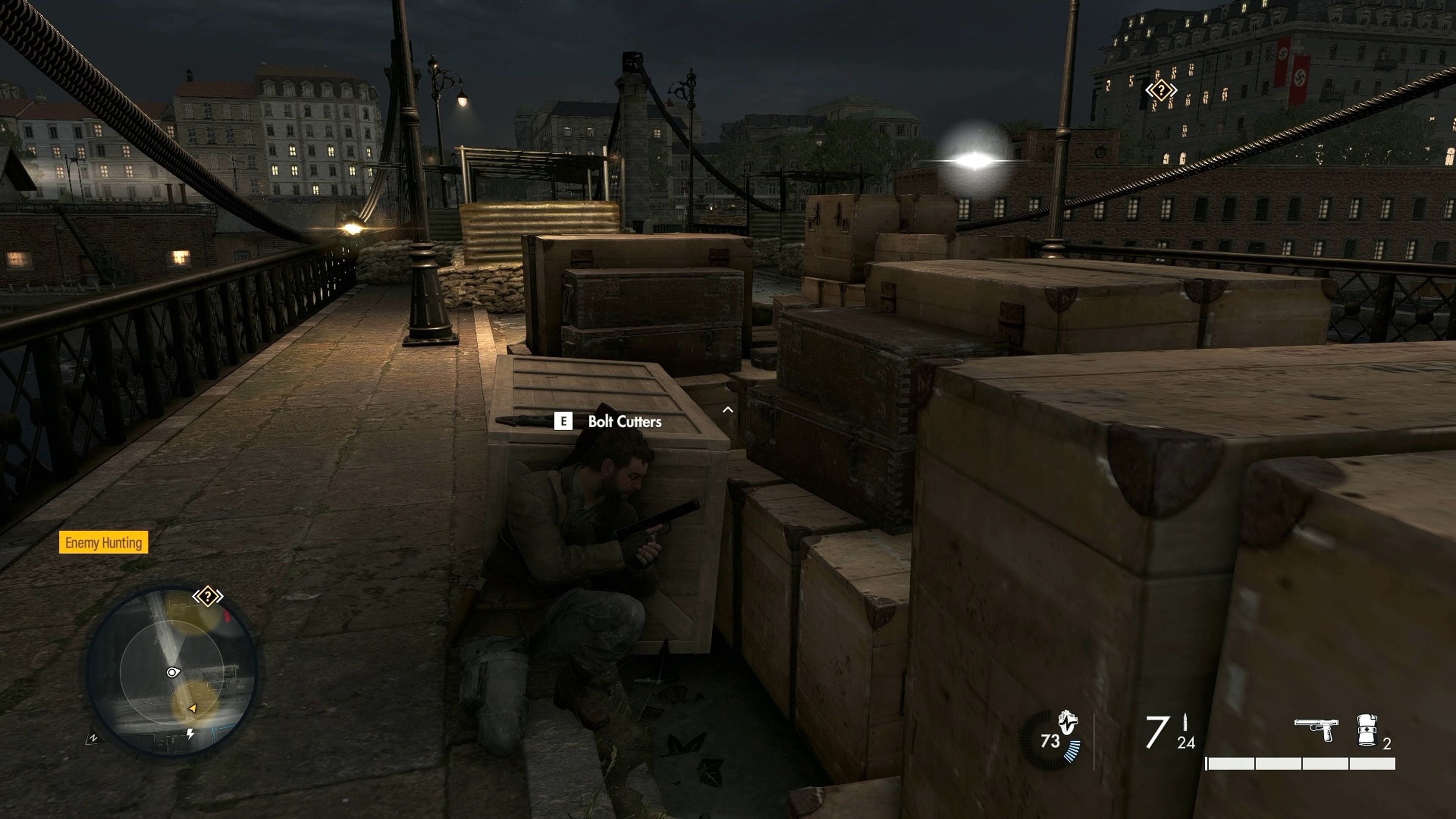Toggle the E key prompt for Bolt Cutters
1456x819 pixels.
[563, 421]
